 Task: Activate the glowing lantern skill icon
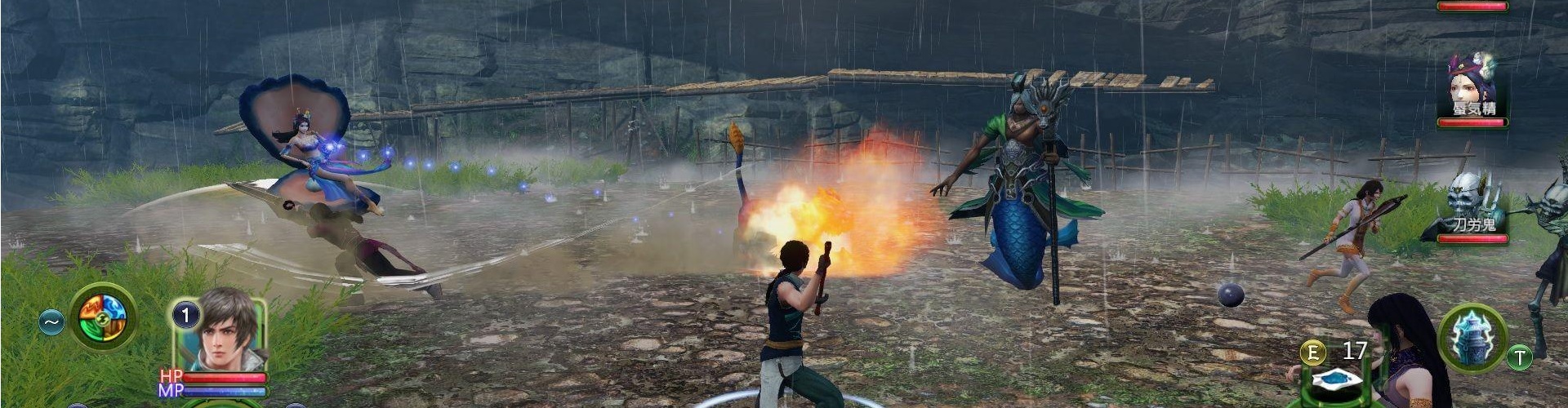point(1471,336)
